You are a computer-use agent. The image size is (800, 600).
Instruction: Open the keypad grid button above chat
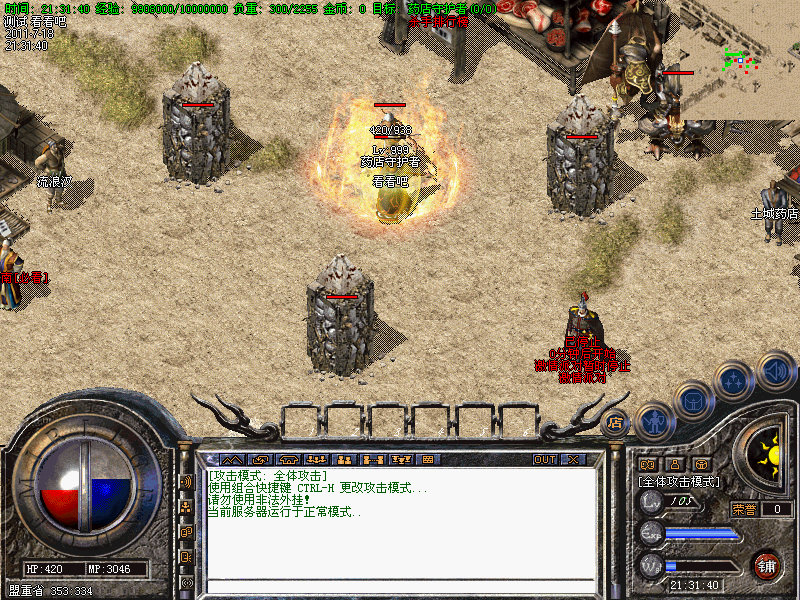tap(427, 460)
